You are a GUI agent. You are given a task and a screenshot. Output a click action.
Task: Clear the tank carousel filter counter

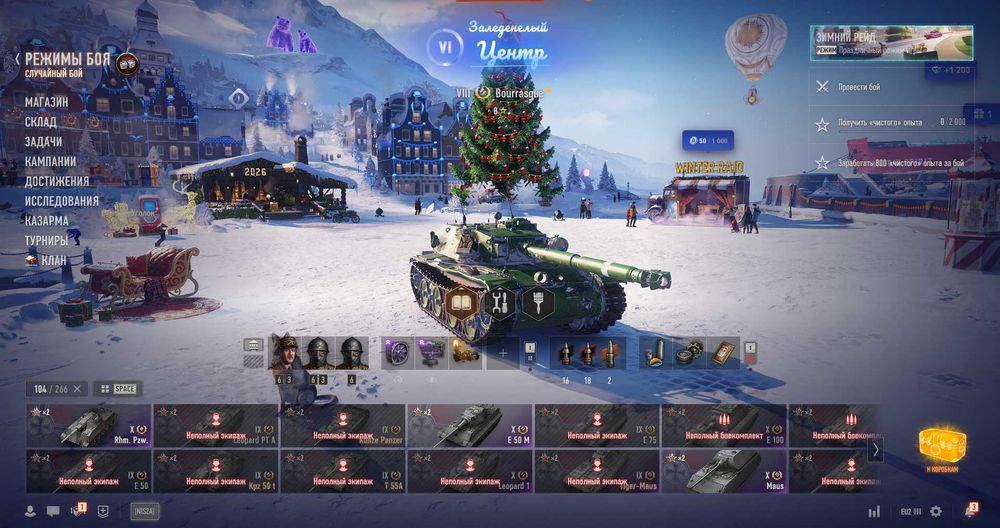pos(77,388)
